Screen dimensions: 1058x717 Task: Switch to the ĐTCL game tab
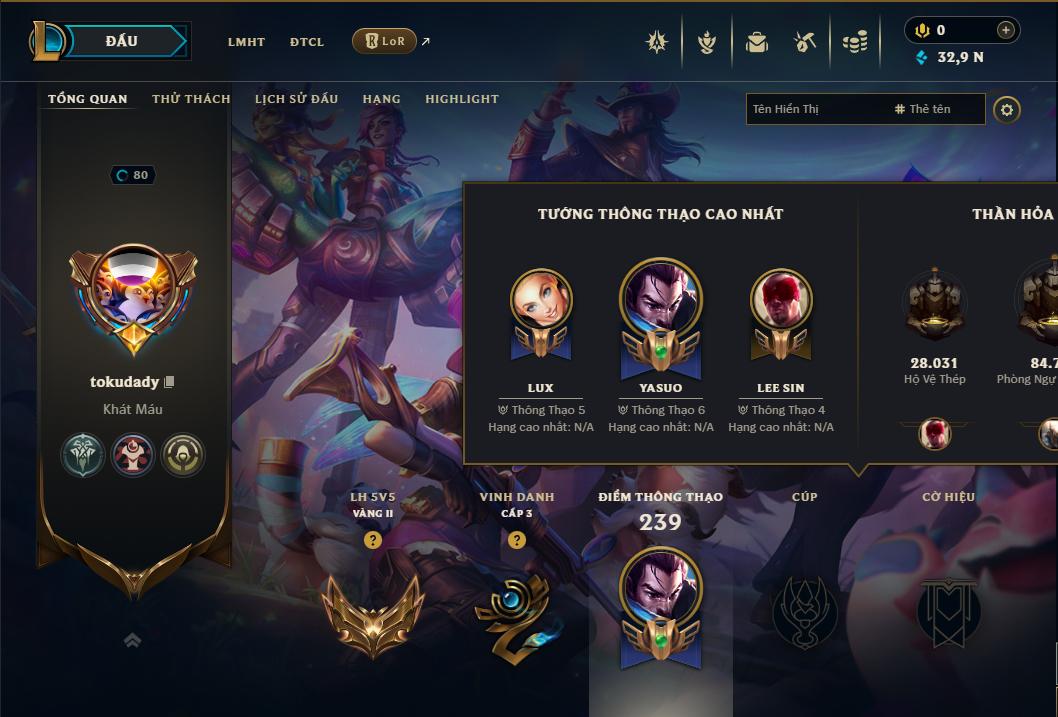tap(307, 42)
